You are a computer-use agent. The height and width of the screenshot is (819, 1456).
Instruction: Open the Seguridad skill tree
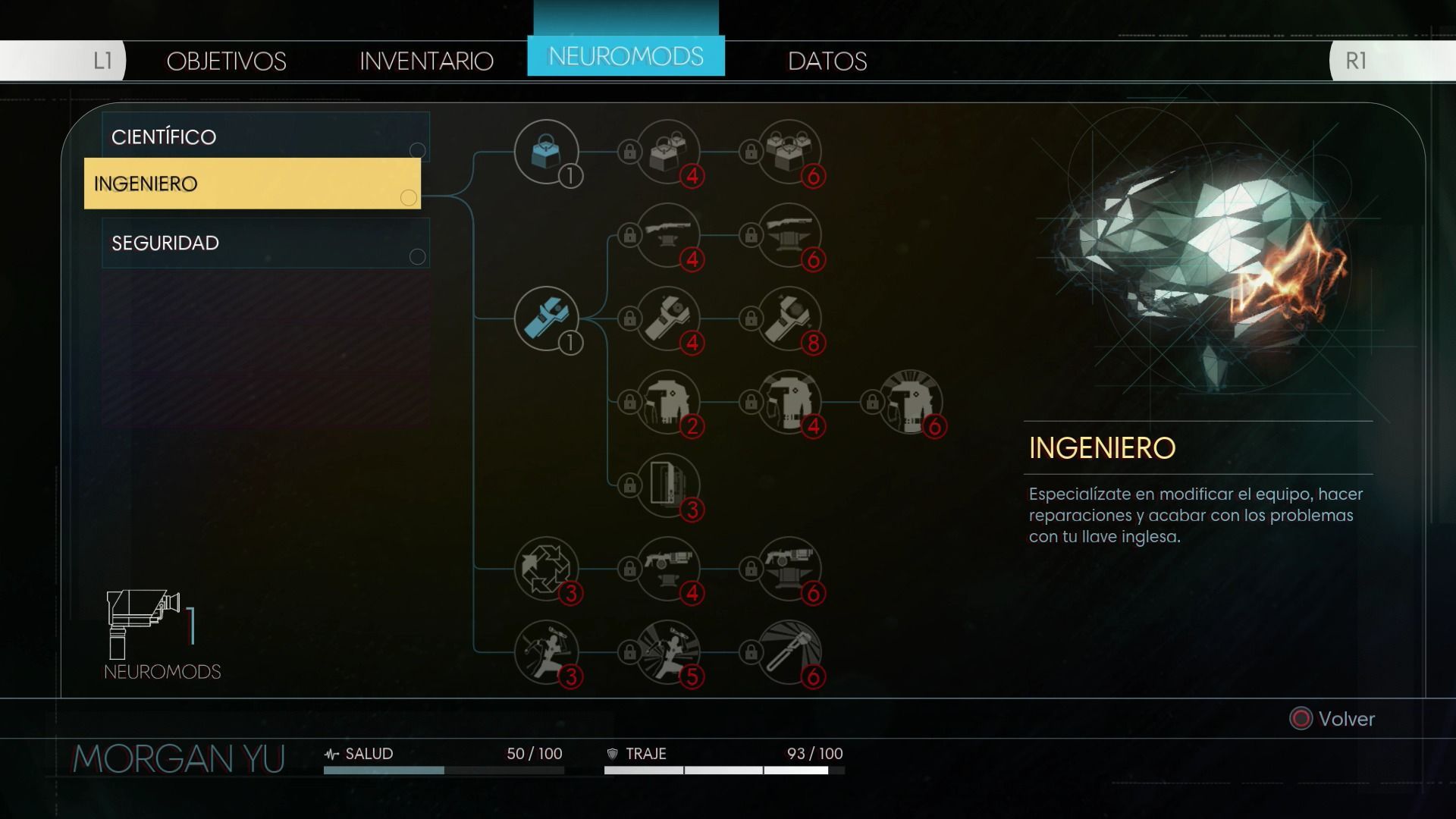pyautogui.click(x=265, y=243)
